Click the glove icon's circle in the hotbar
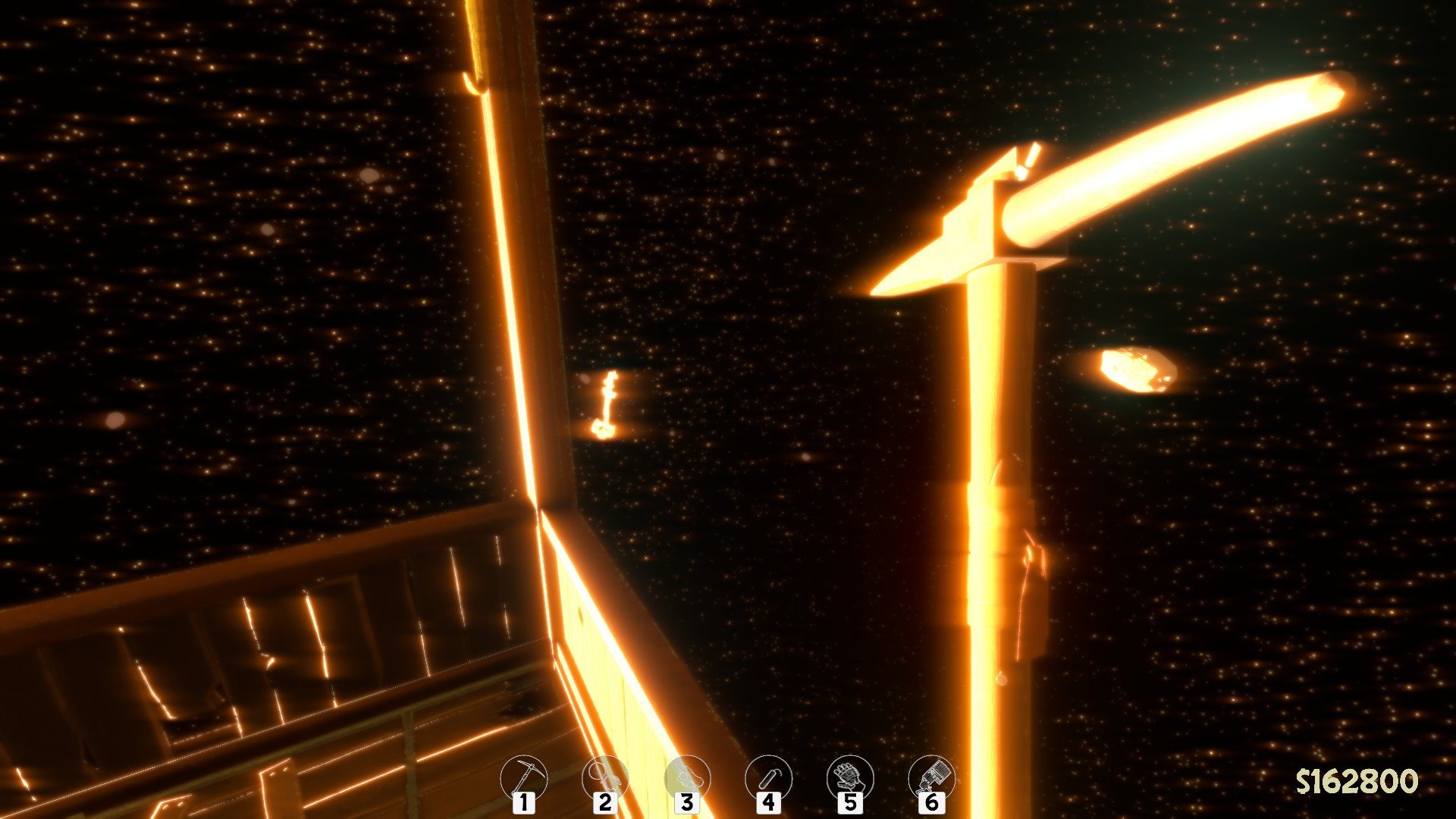This screenshot has height=819, width=1456. tap(850, 777)
